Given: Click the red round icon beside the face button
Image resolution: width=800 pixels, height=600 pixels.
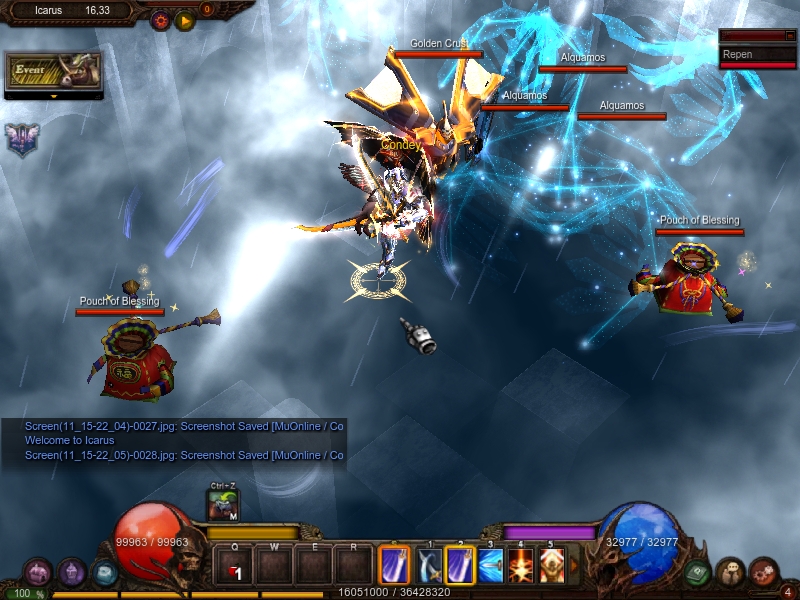Looking at the screenshot, I should [x=764, y=572].
